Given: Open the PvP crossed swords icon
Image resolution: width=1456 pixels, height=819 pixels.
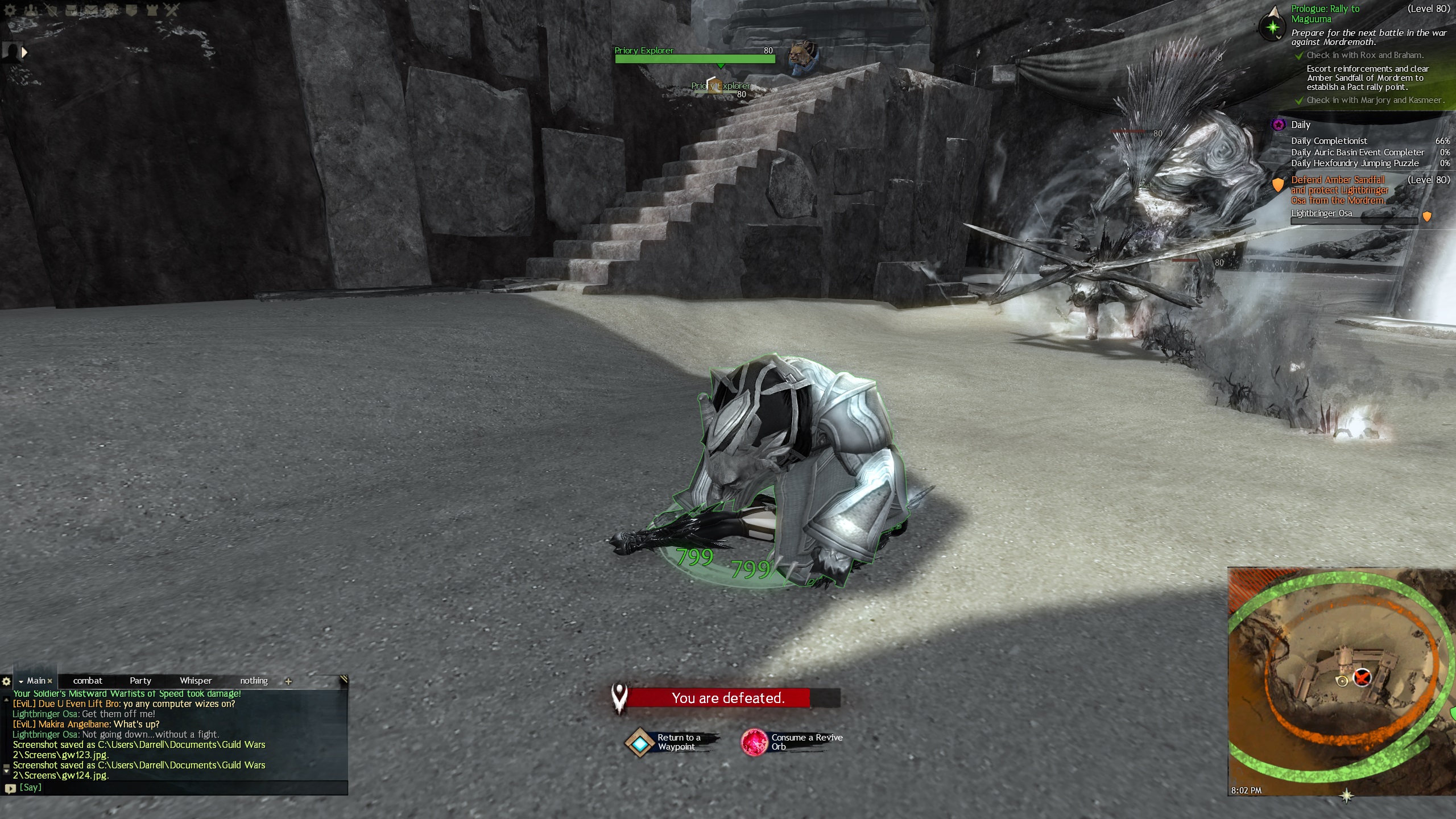Looking at the screenshot, I should (x=172, y=10).
